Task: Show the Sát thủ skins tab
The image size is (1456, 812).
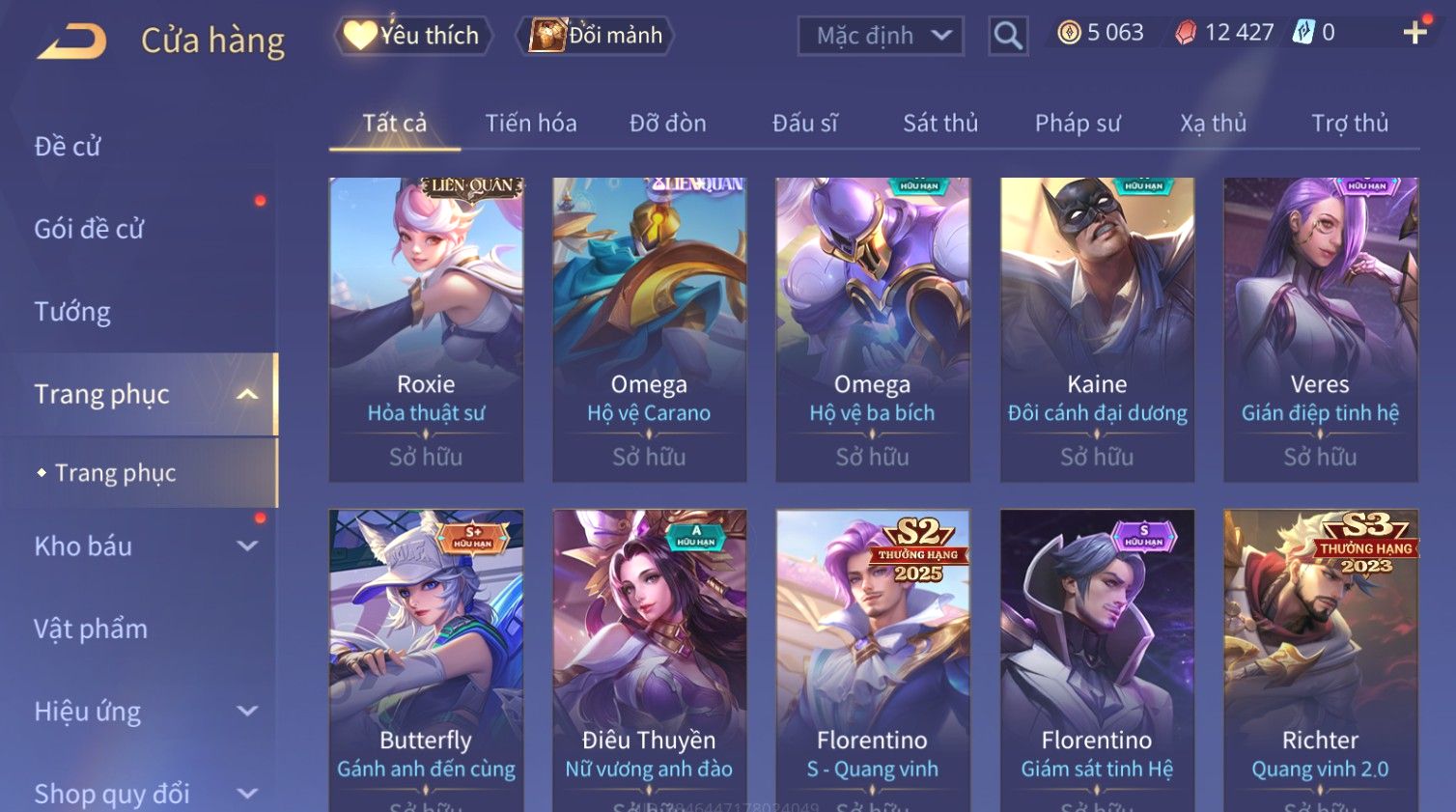Action: pyautogui.click(x=940, y=124)
